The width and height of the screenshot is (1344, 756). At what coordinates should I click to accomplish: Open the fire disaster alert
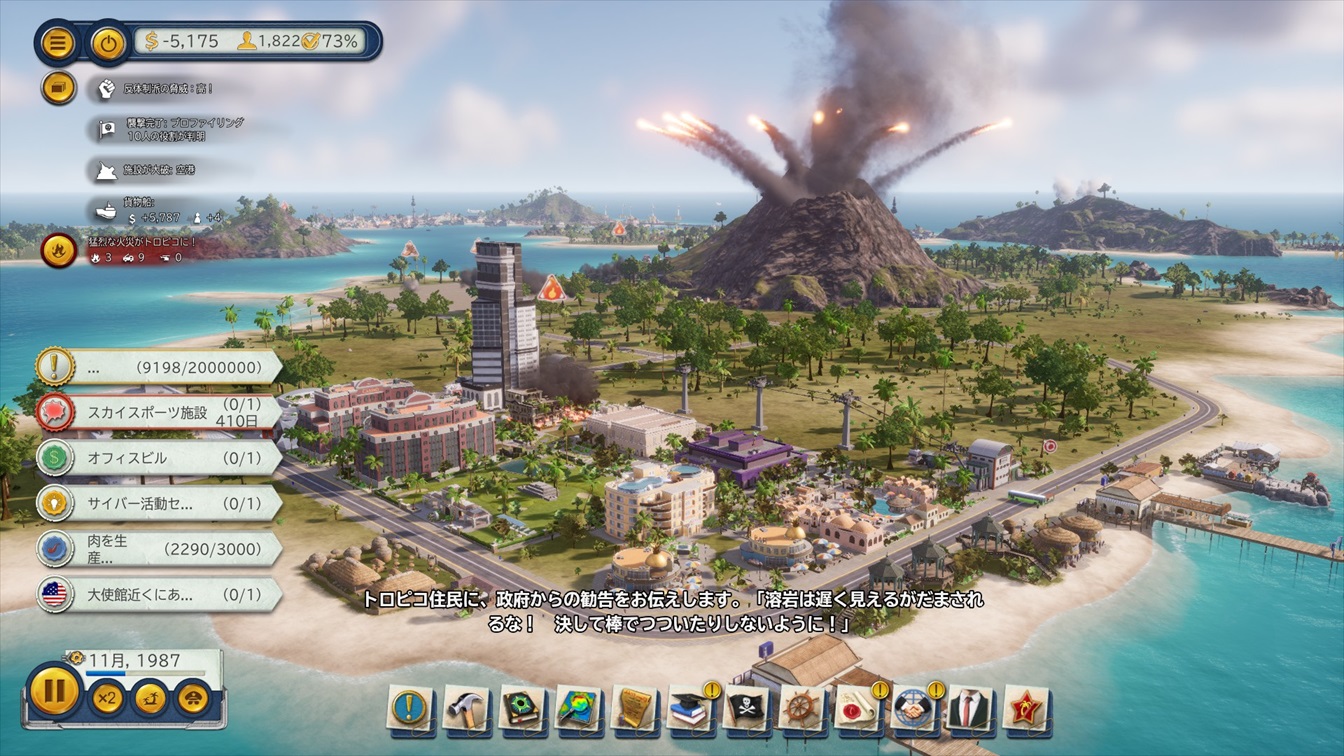pos(59,249)
